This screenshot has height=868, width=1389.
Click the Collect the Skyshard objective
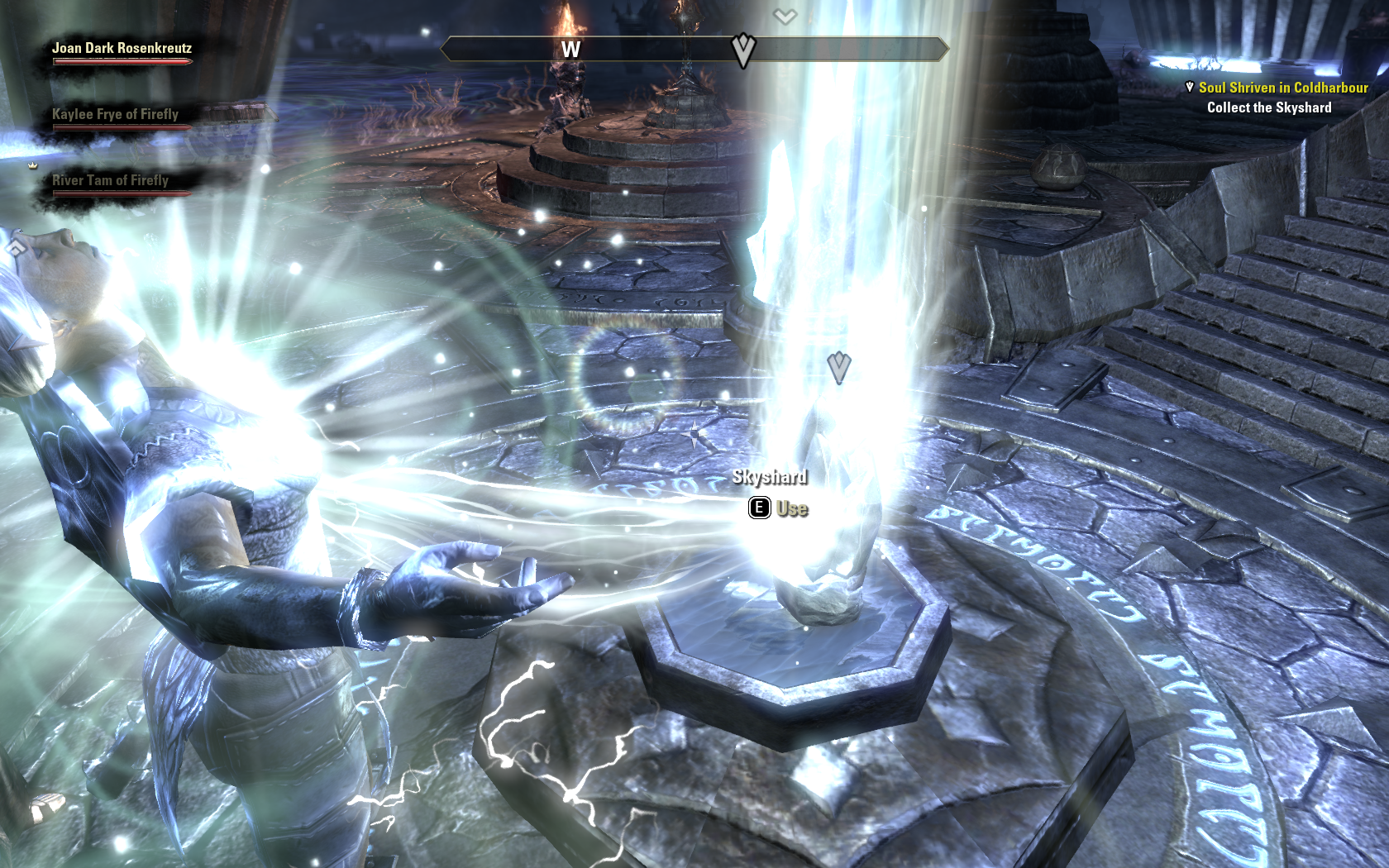point(1268,107)
